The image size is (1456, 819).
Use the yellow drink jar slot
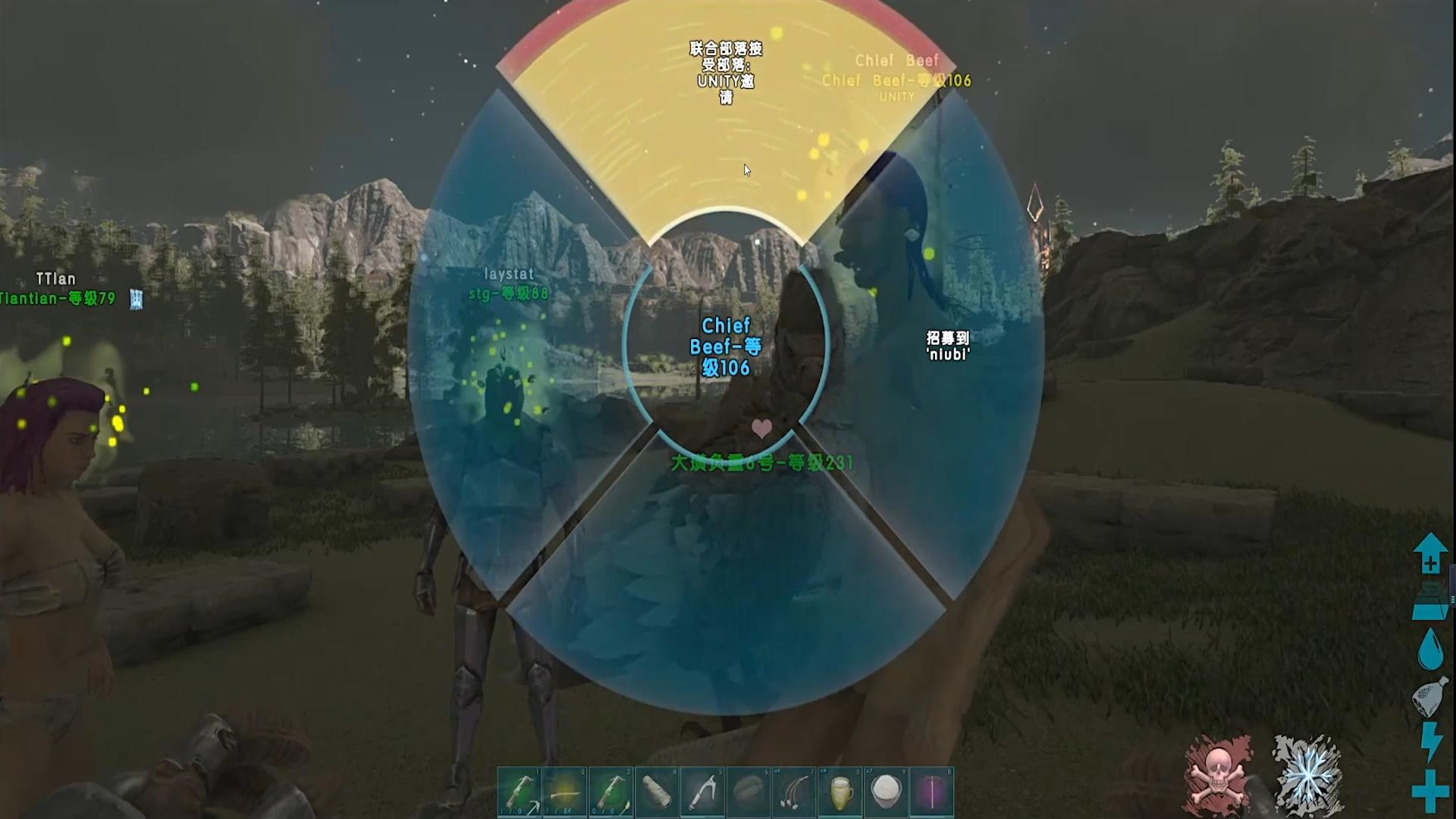(839, 792)
